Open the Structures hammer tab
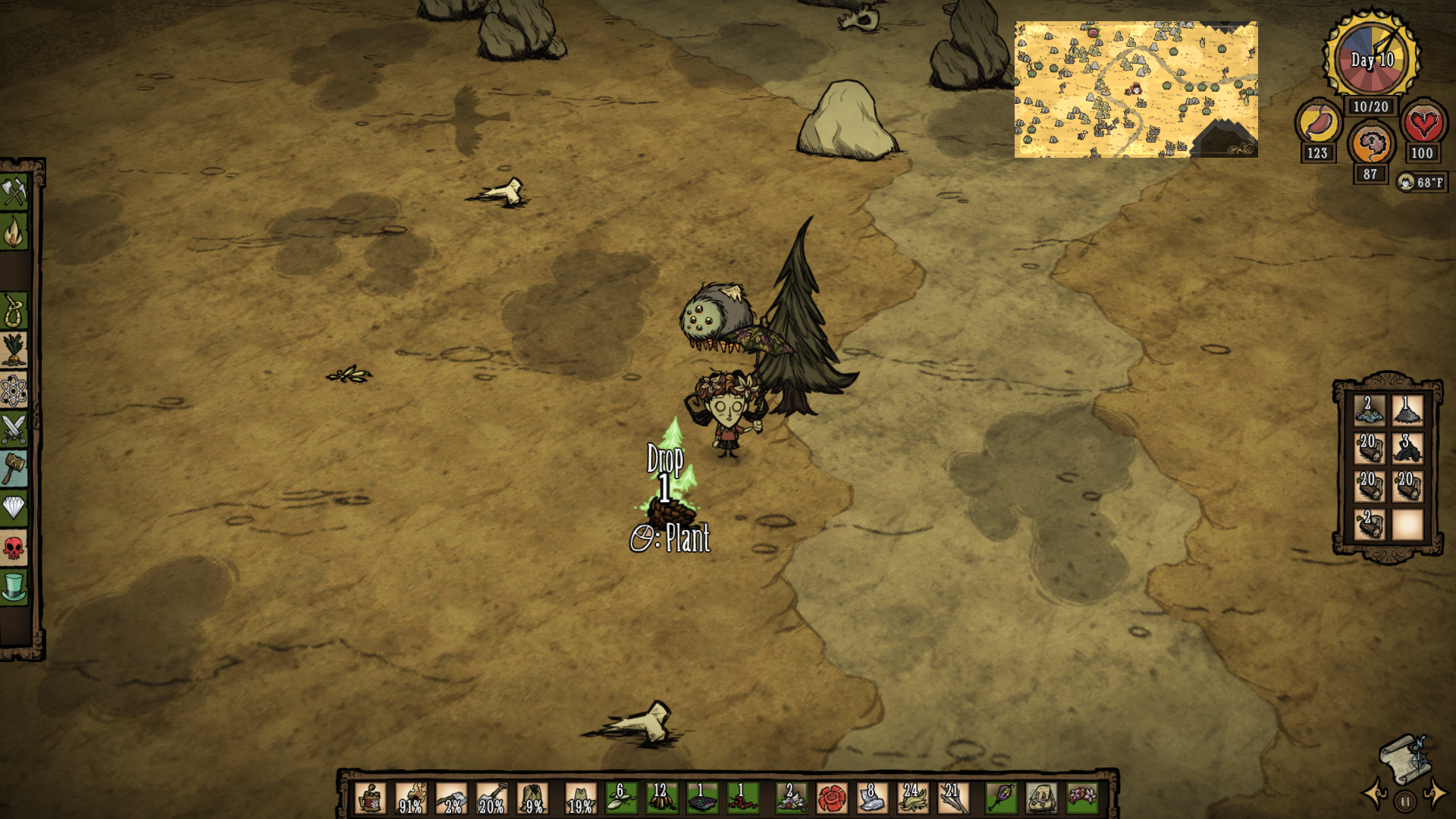 click(14, 469)
